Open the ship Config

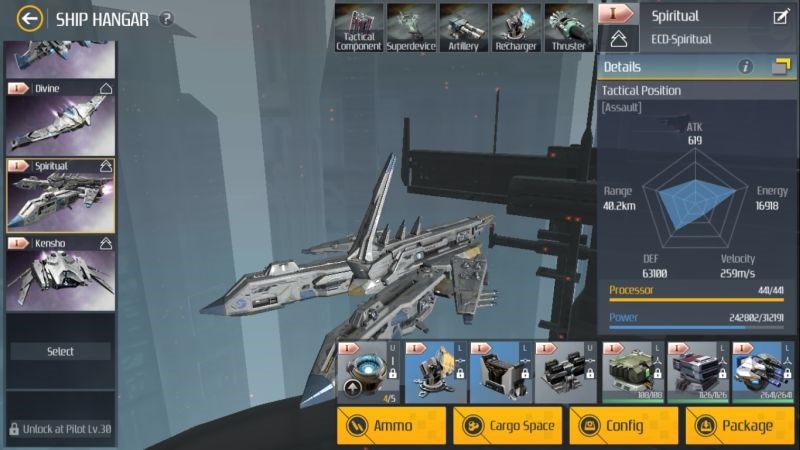624,425
